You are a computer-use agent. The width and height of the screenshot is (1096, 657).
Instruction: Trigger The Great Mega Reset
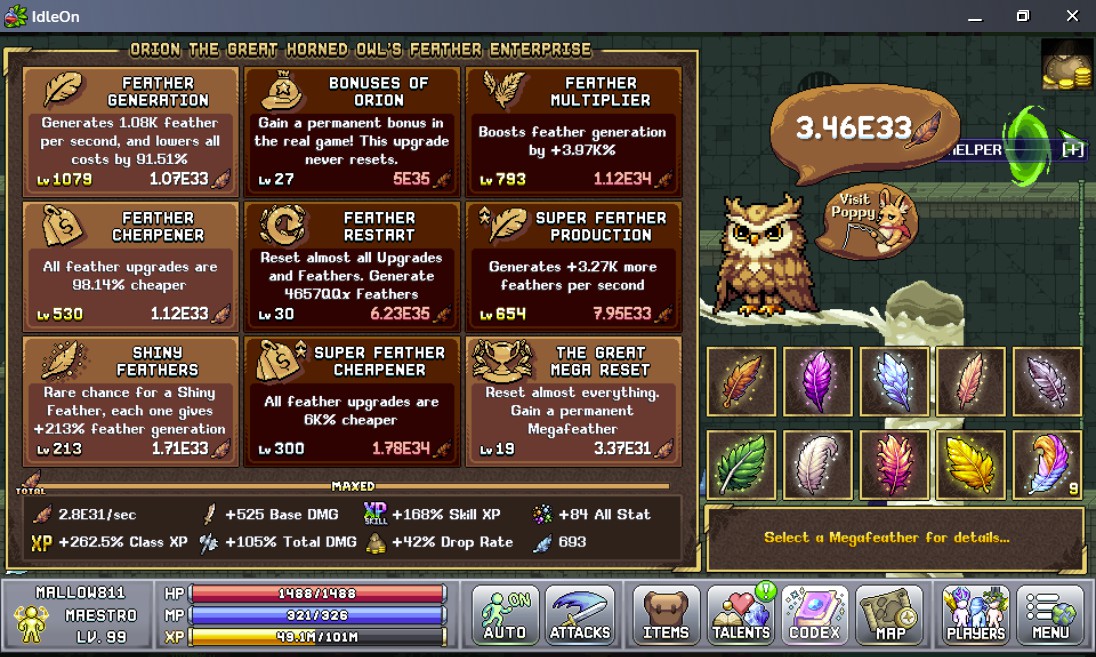coord(573,400)
